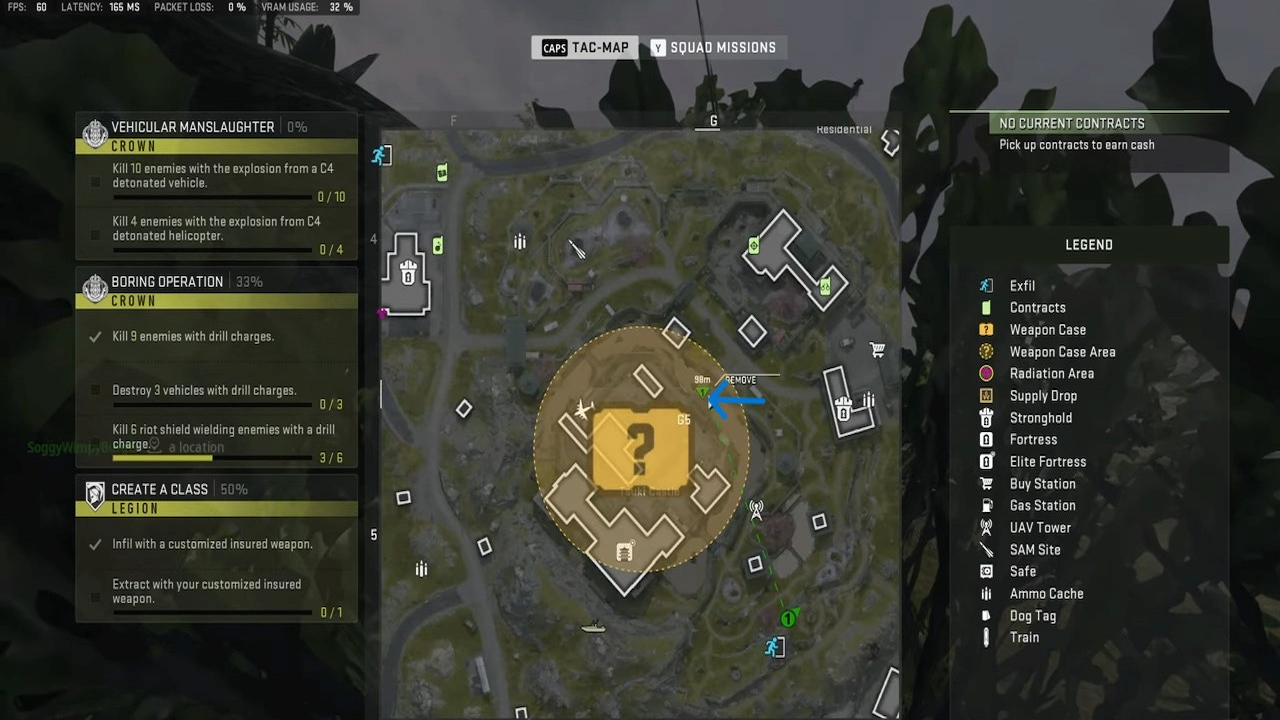Click the shopping cart Buy Station marker on map
Screen dimensions: 1280x720
tap(877, 350)
